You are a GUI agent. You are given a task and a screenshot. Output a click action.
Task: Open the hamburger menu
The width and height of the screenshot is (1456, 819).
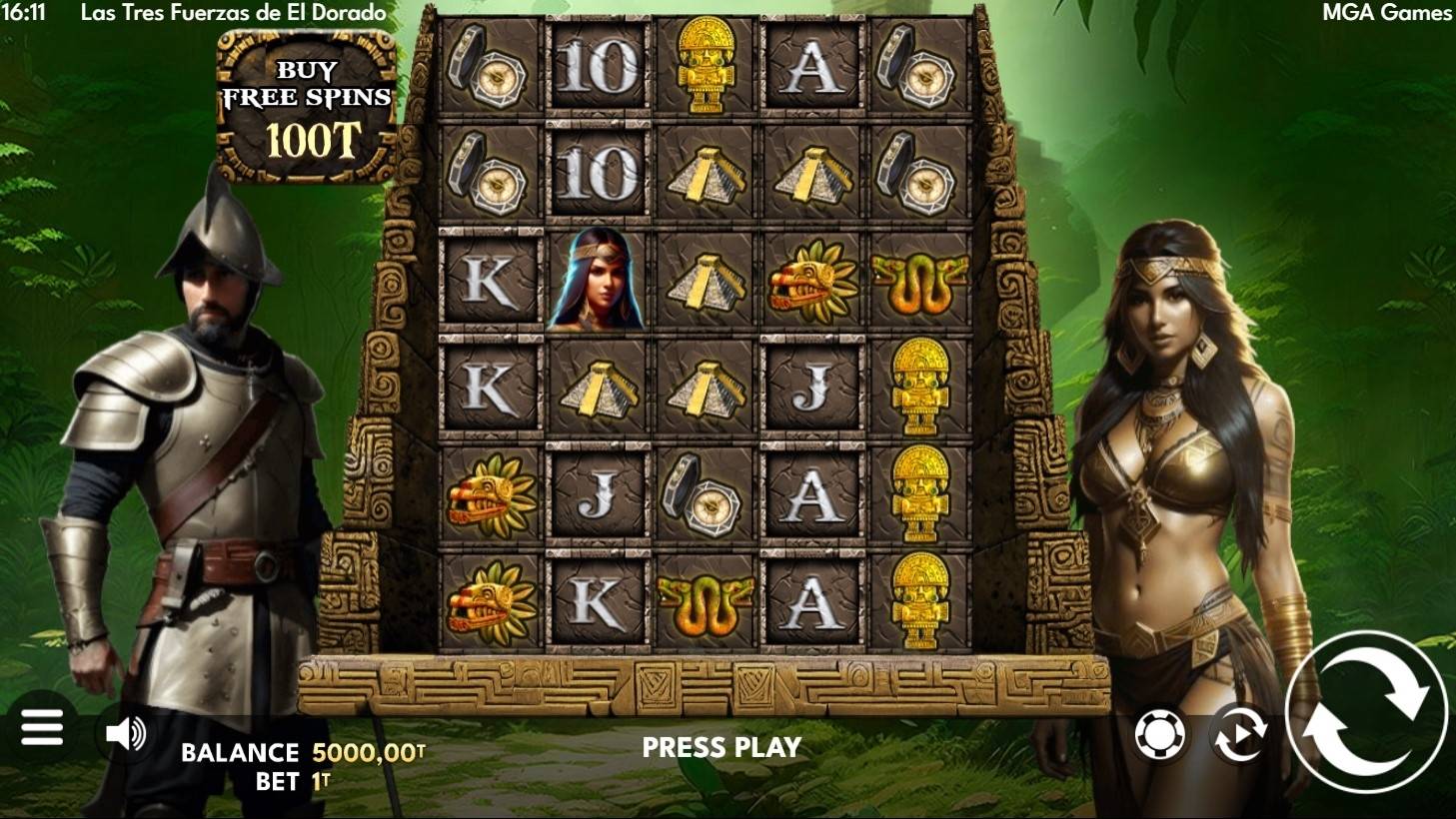42,728
